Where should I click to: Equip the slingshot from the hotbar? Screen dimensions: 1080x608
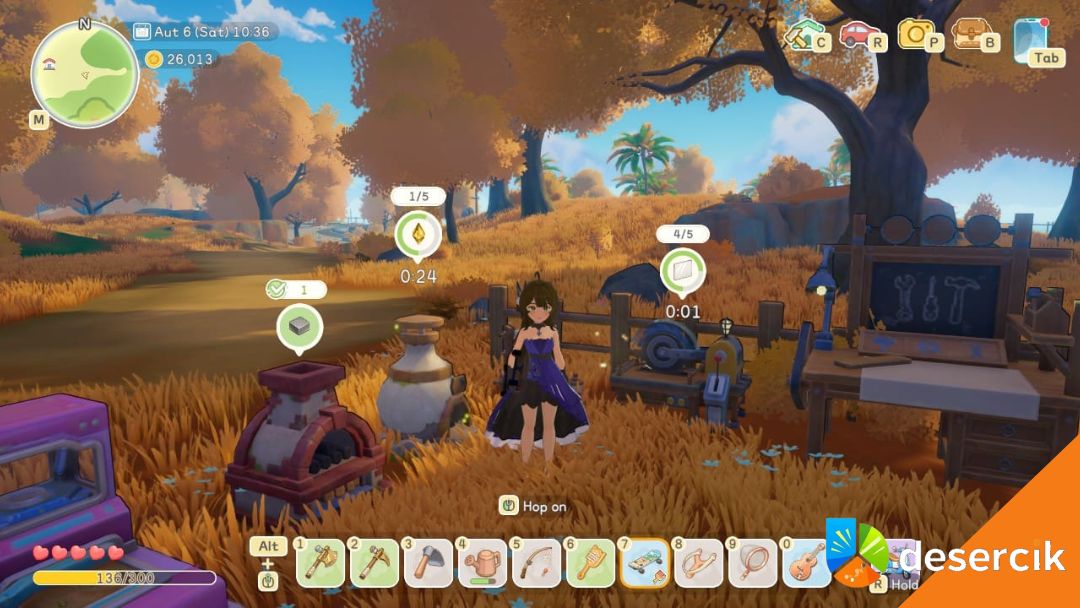point(699,563)
